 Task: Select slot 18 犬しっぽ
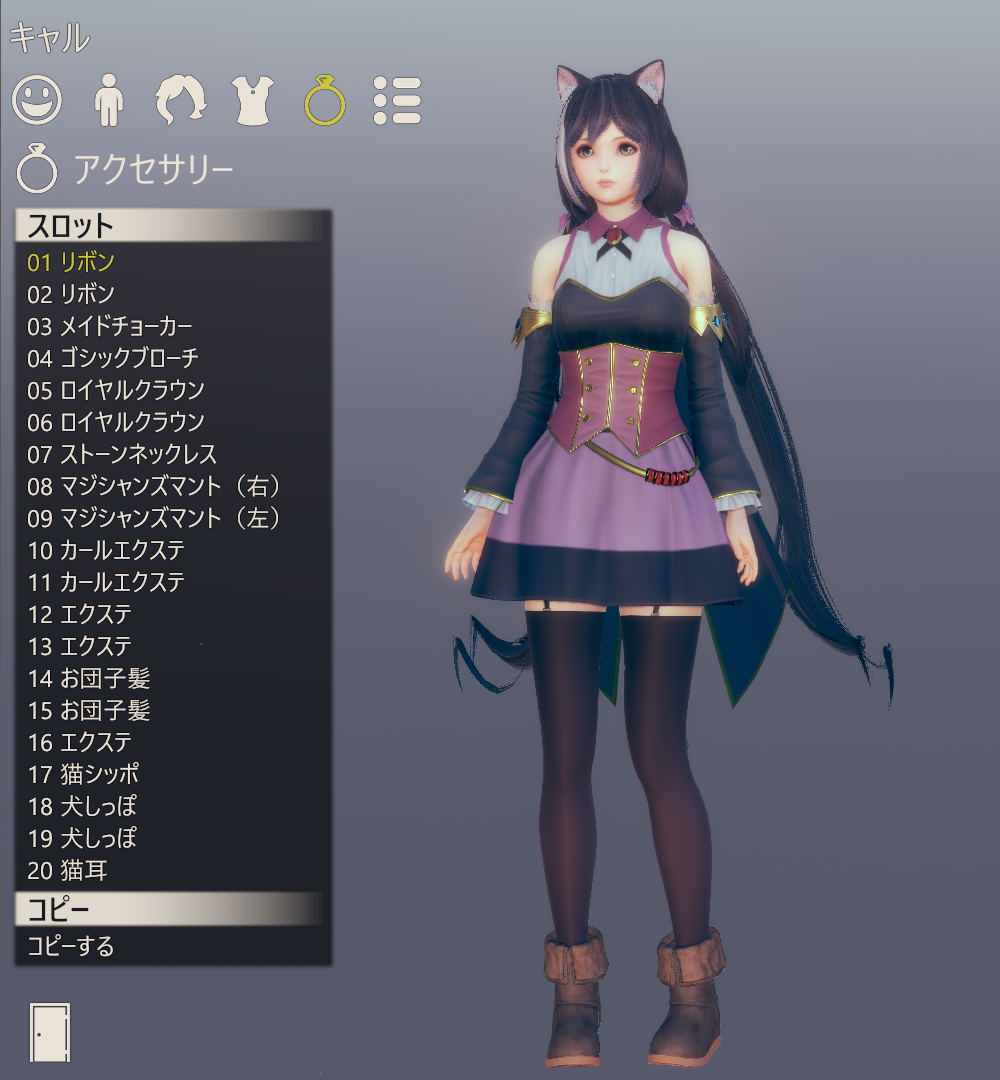(x=82, y=806)
